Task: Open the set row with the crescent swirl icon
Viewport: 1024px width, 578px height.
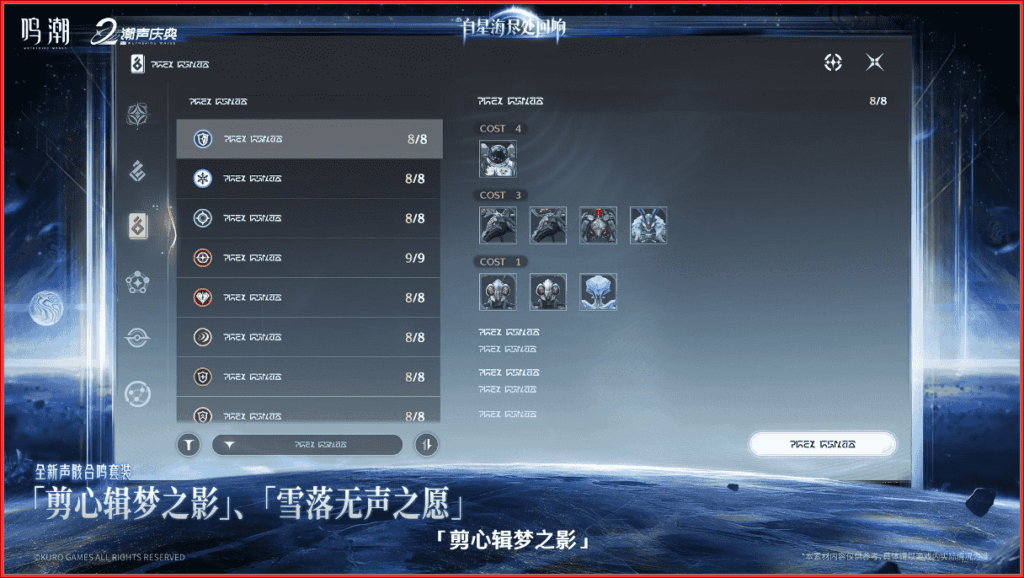Action: pyautogui.click(x=309, y=337)
